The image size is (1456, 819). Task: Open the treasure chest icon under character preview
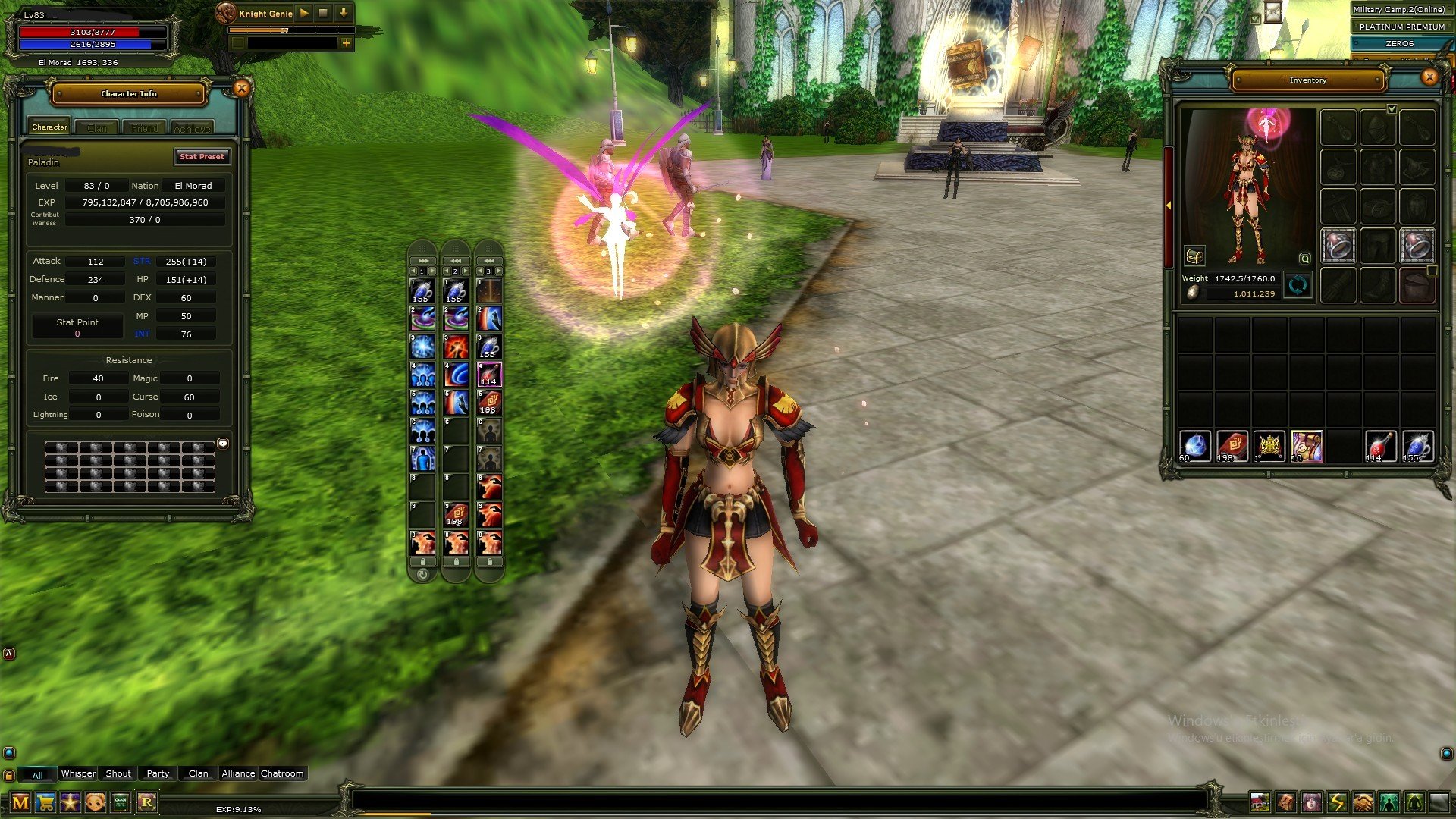click(x=1194, y=256)
